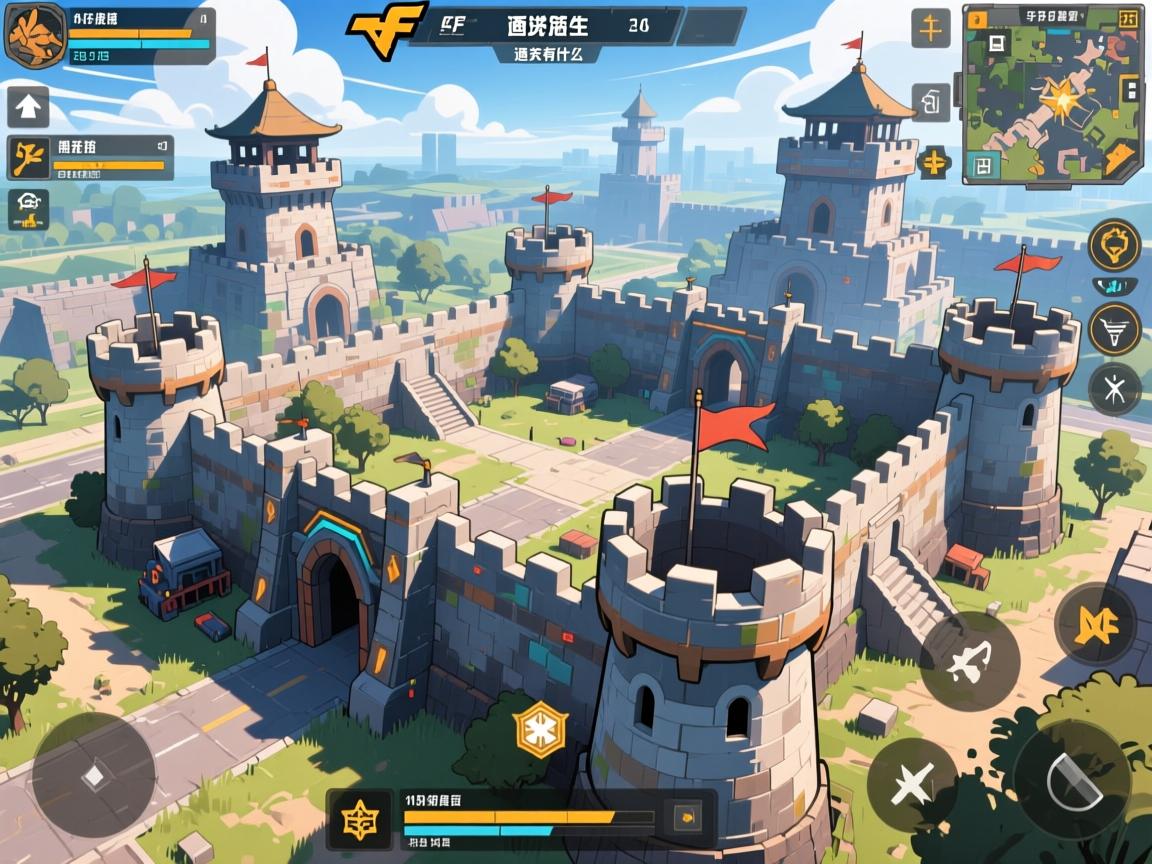Click the orange winged logo at top center
Screen dimensions: 1152x864
point(384,30)
